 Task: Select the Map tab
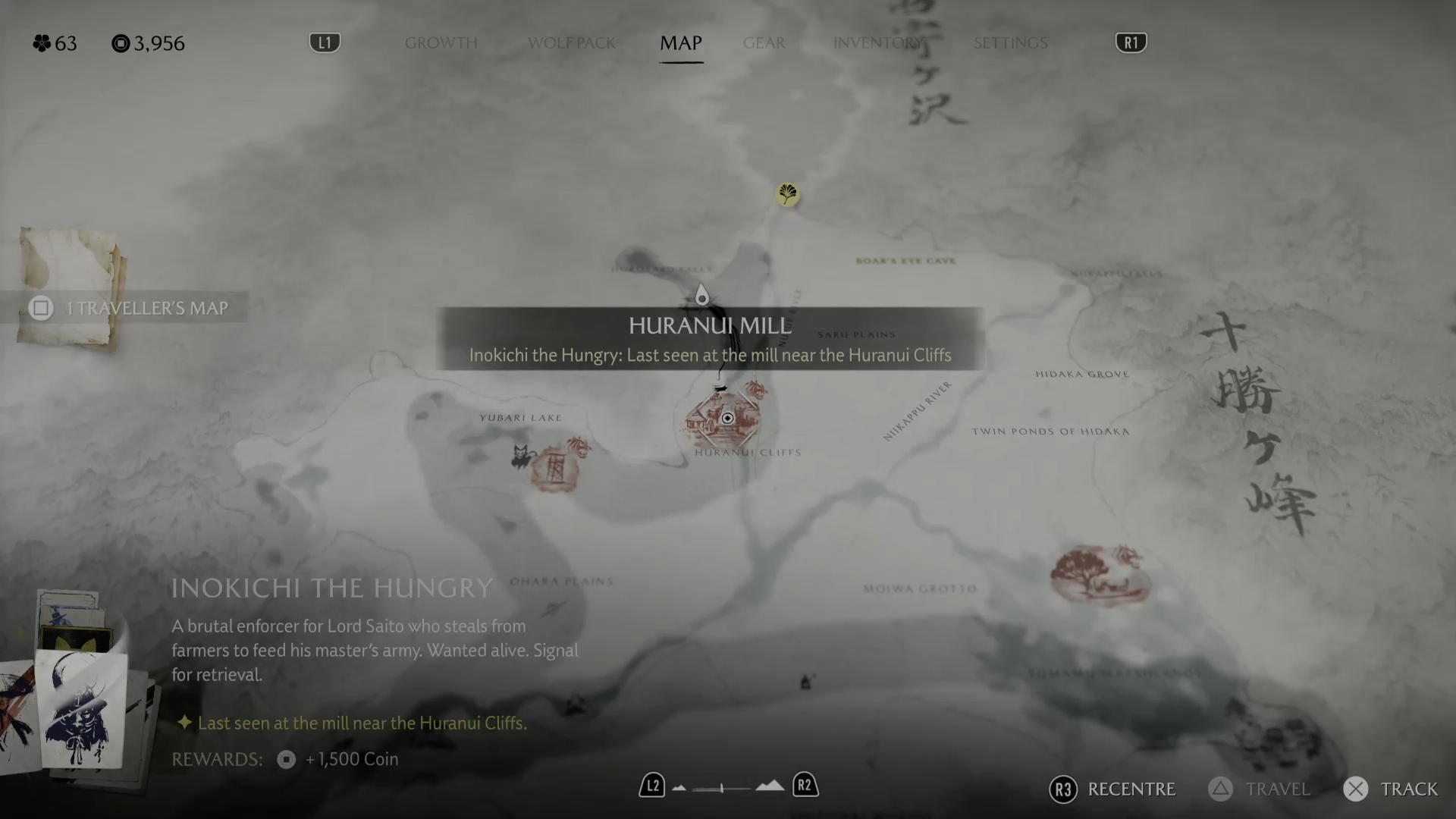tap(681, 43)
